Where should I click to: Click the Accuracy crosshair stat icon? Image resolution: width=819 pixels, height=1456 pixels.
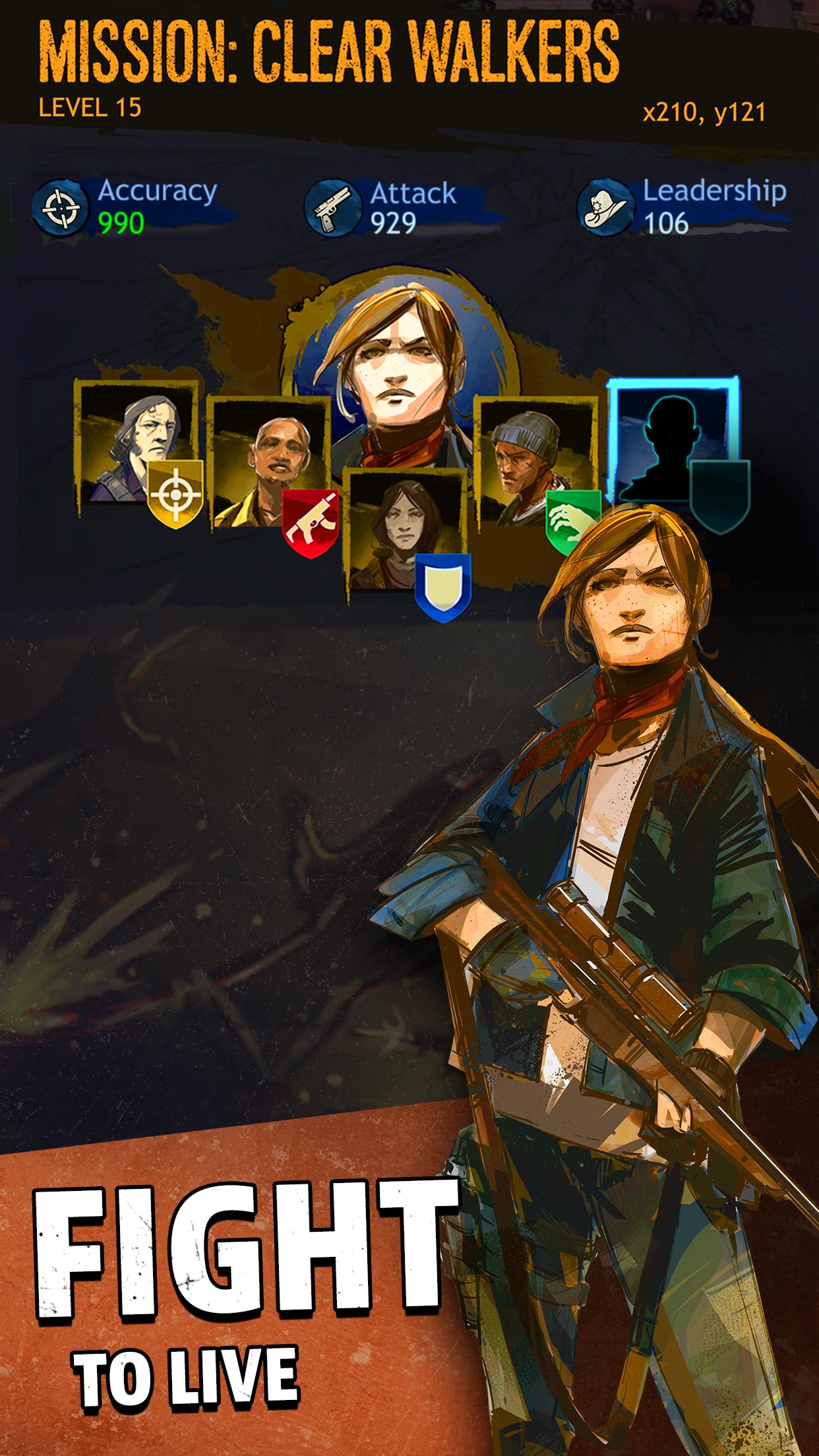(60, 206)
